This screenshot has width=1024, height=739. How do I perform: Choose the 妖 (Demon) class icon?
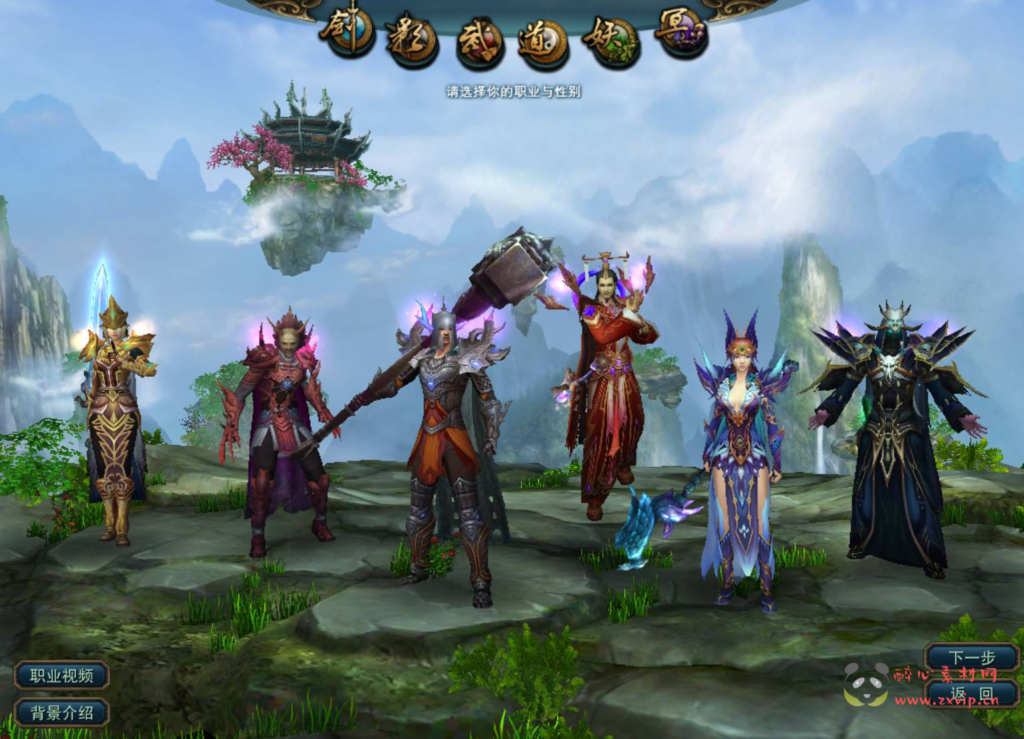click(611, 39)
